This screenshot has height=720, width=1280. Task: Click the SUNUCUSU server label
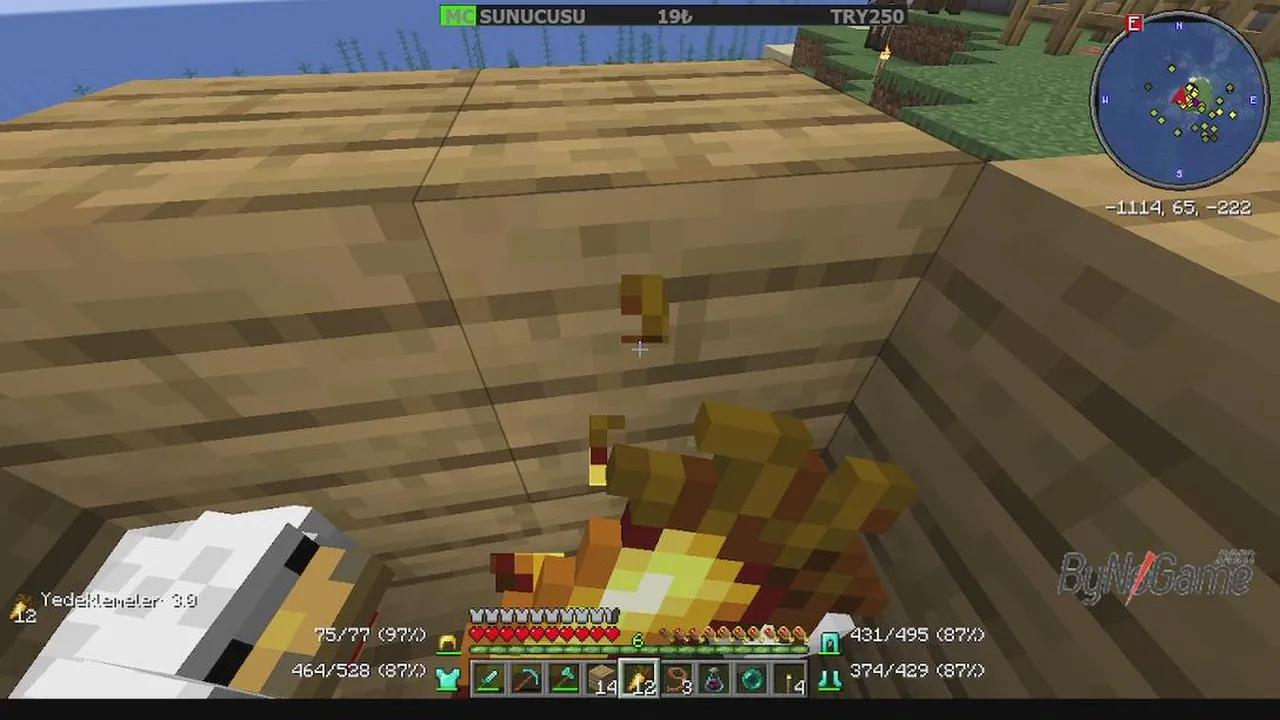coord(533,15)
